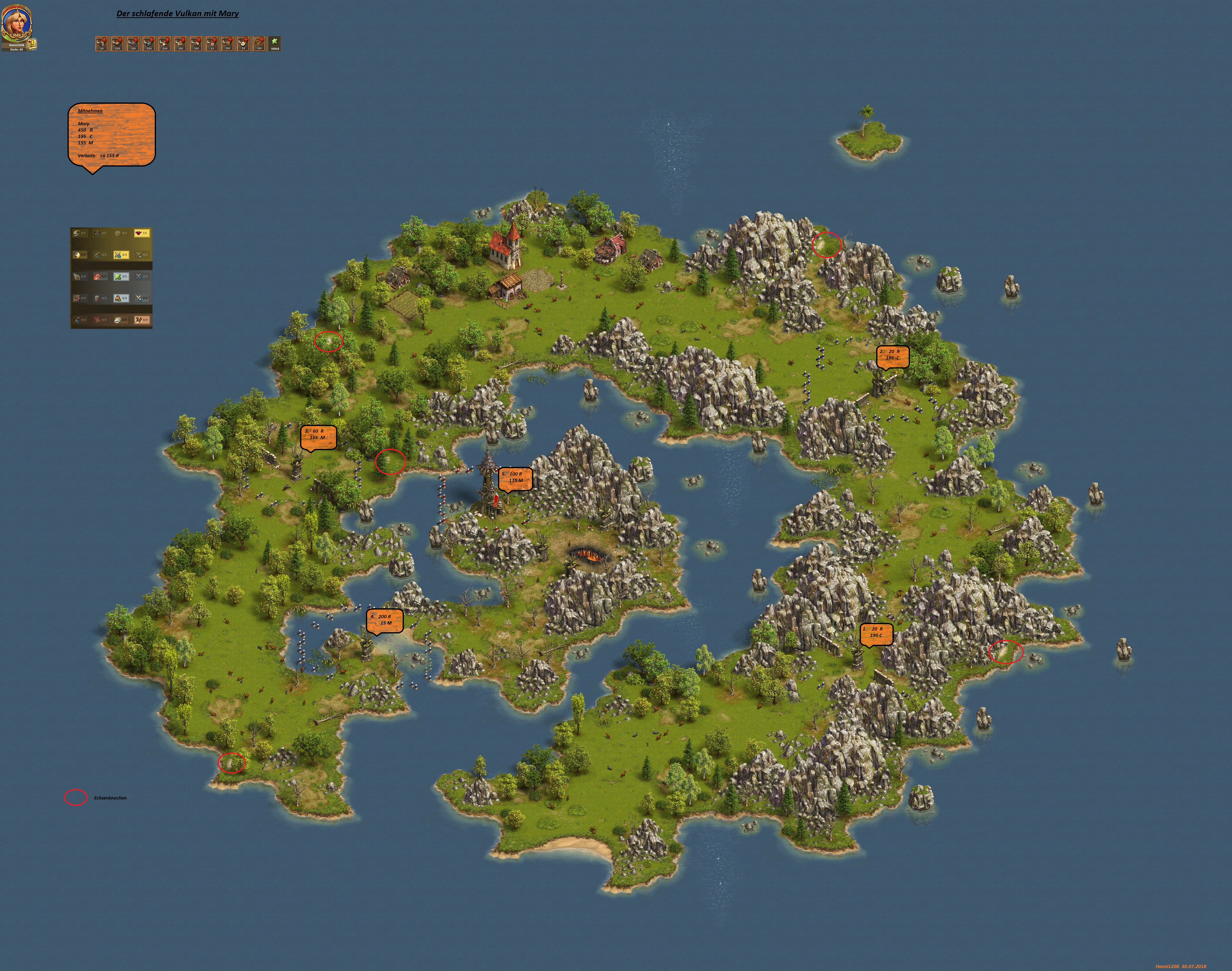
Task: Select the sword slash skill at 2/3
Action: click(80, 255)
